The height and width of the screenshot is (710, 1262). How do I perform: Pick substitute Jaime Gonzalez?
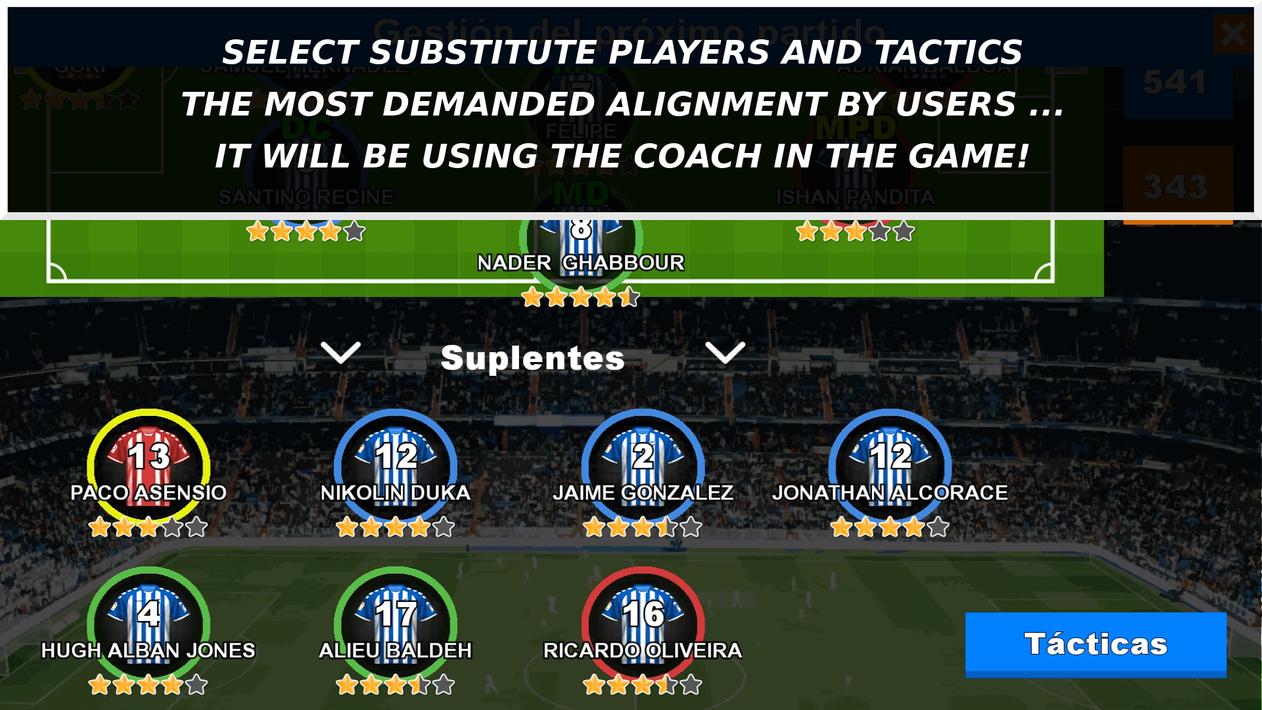[642, 468]
